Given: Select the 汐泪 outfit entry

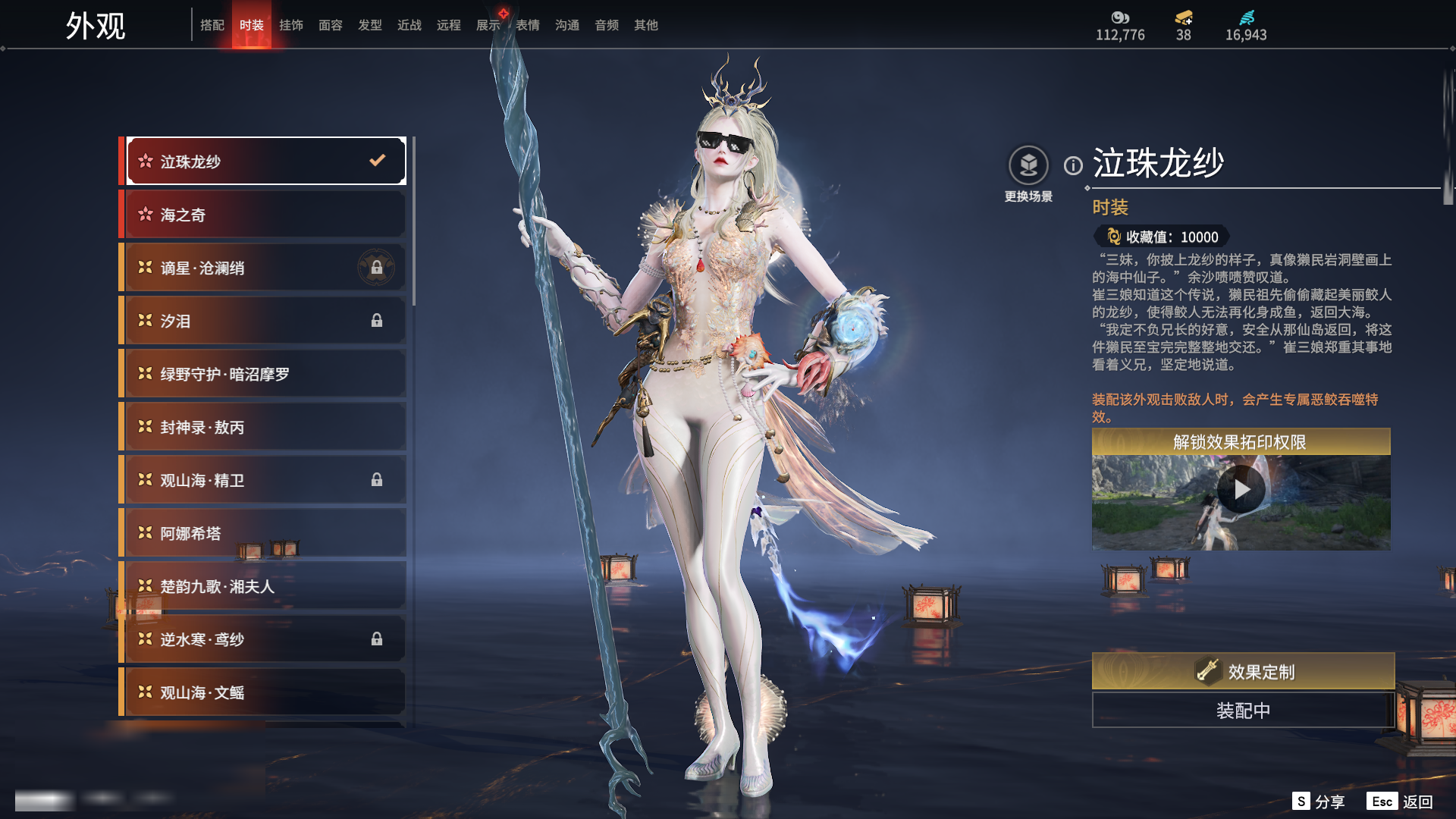Looking at the screenshot, I should click(x=264, y=321).
